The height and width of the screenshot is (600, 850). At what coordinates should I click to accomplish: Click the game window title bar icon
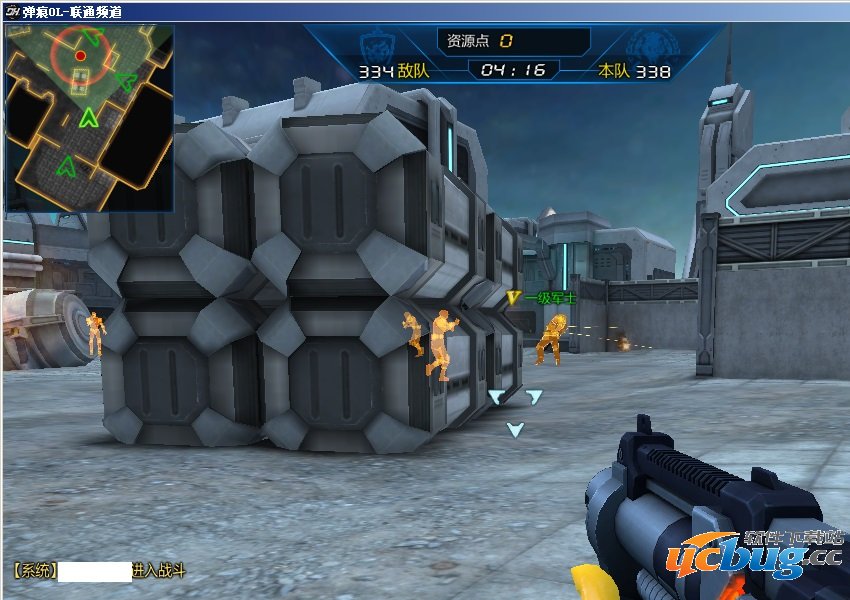pyautogui.click(x=11, y=12)
